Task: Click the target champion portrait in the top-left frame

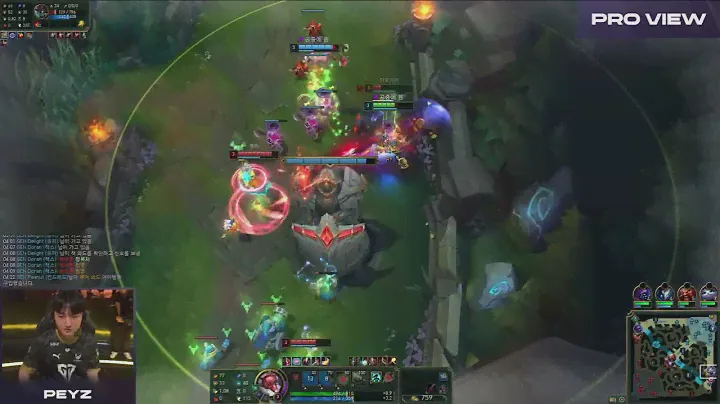Action: pos(41,11)
